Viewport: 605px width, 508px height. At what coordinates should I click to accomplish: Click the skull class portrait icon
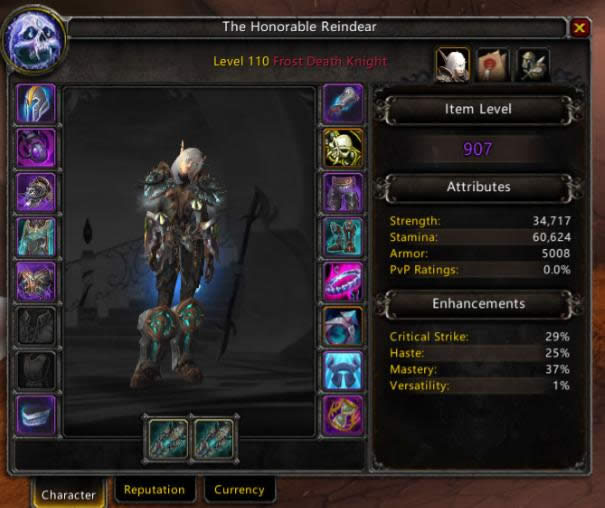coord(35,44)
